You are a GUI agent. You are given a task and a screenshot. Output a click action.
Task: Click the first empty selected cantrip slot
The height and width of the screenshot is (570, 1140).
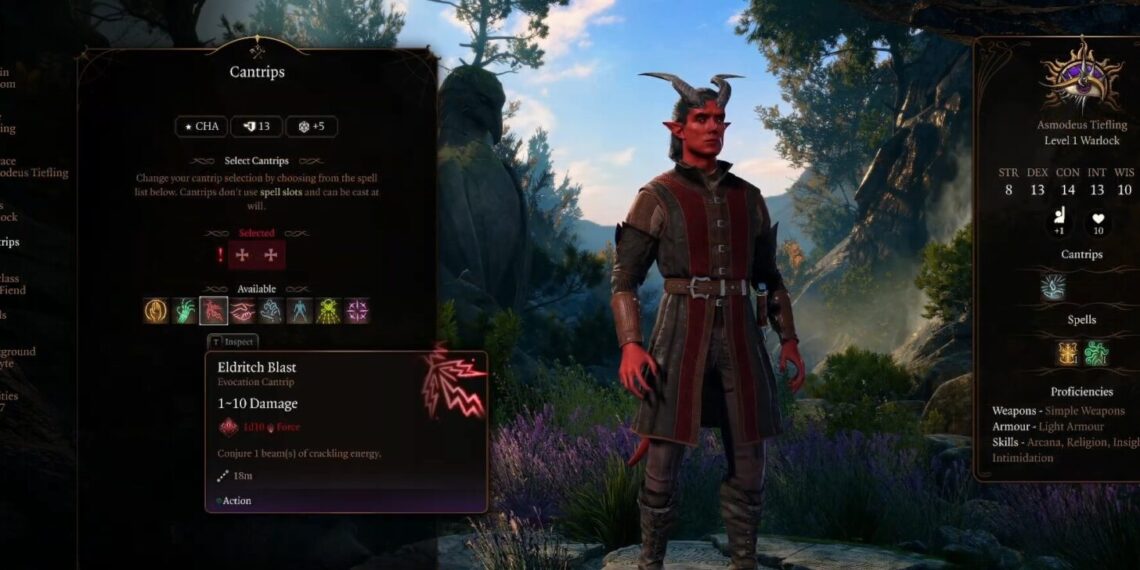pos(242,255)
